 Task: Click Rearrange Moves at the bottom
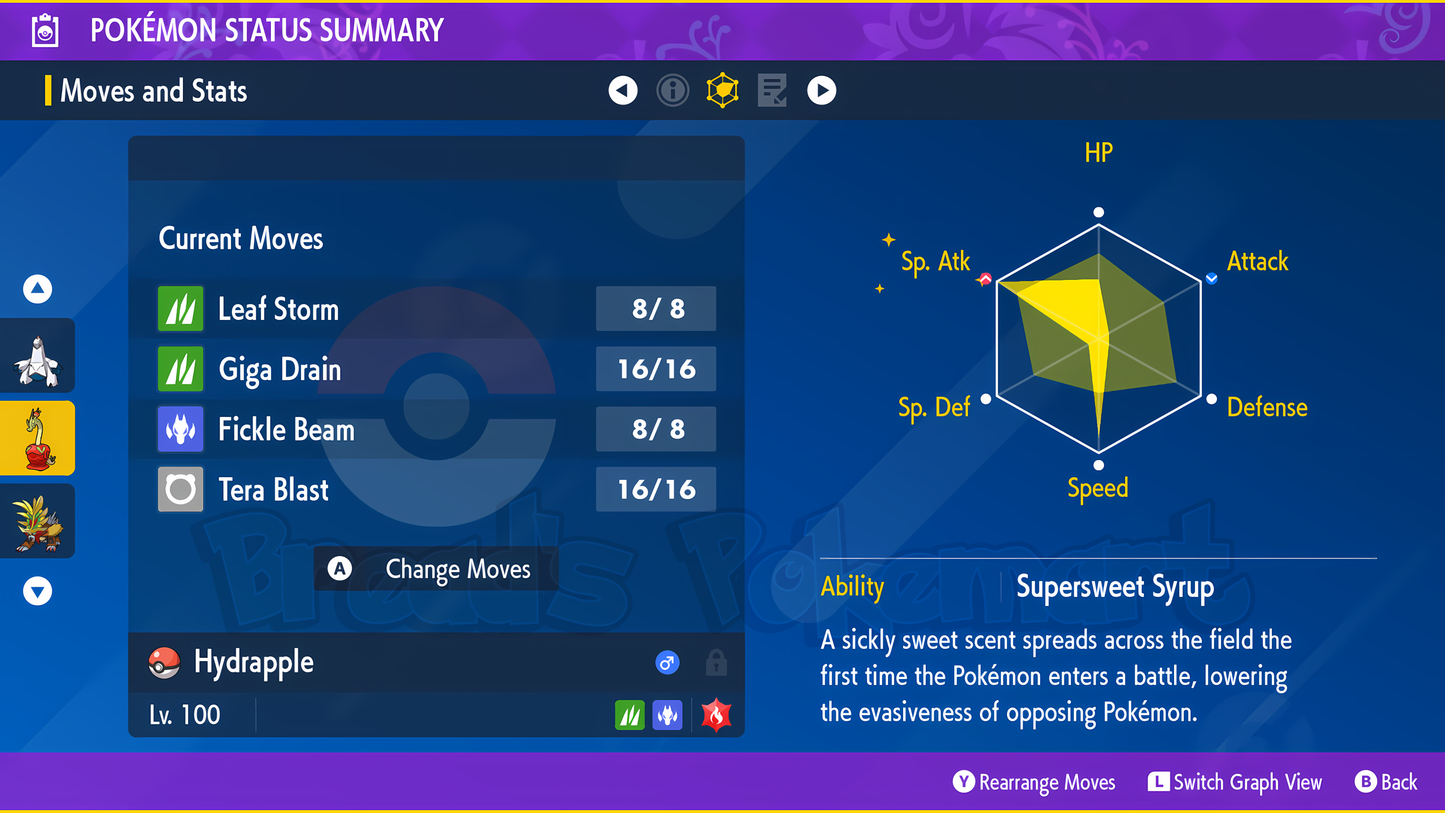tap(1035, 782)
